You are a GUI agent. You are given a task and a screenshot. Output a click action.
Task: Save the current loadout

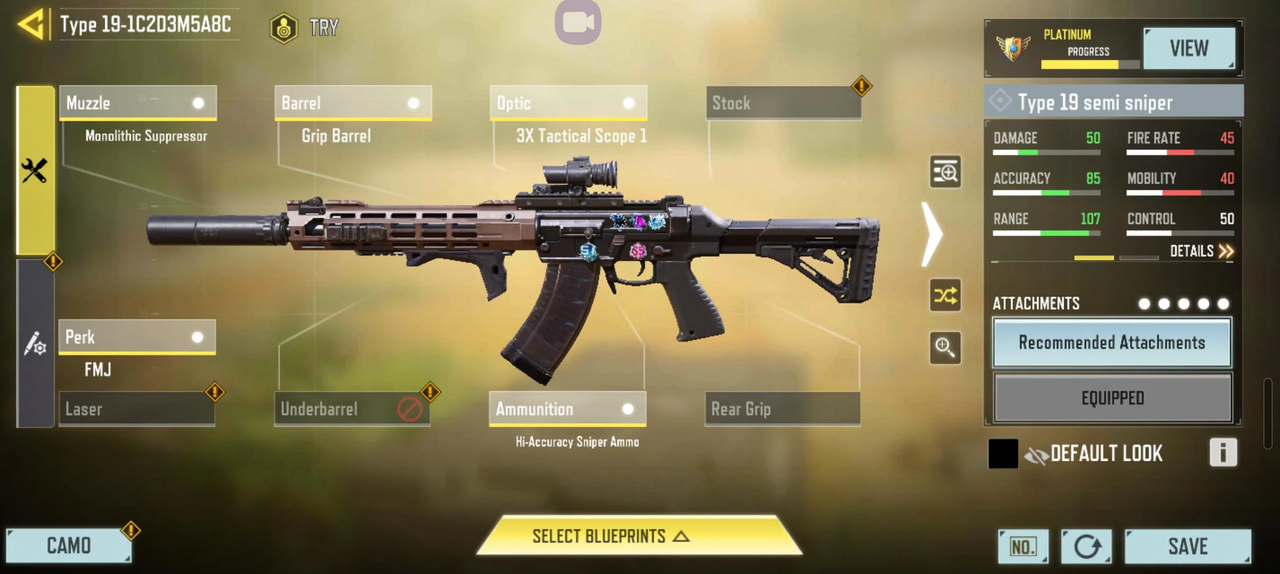click(1187, 547)
